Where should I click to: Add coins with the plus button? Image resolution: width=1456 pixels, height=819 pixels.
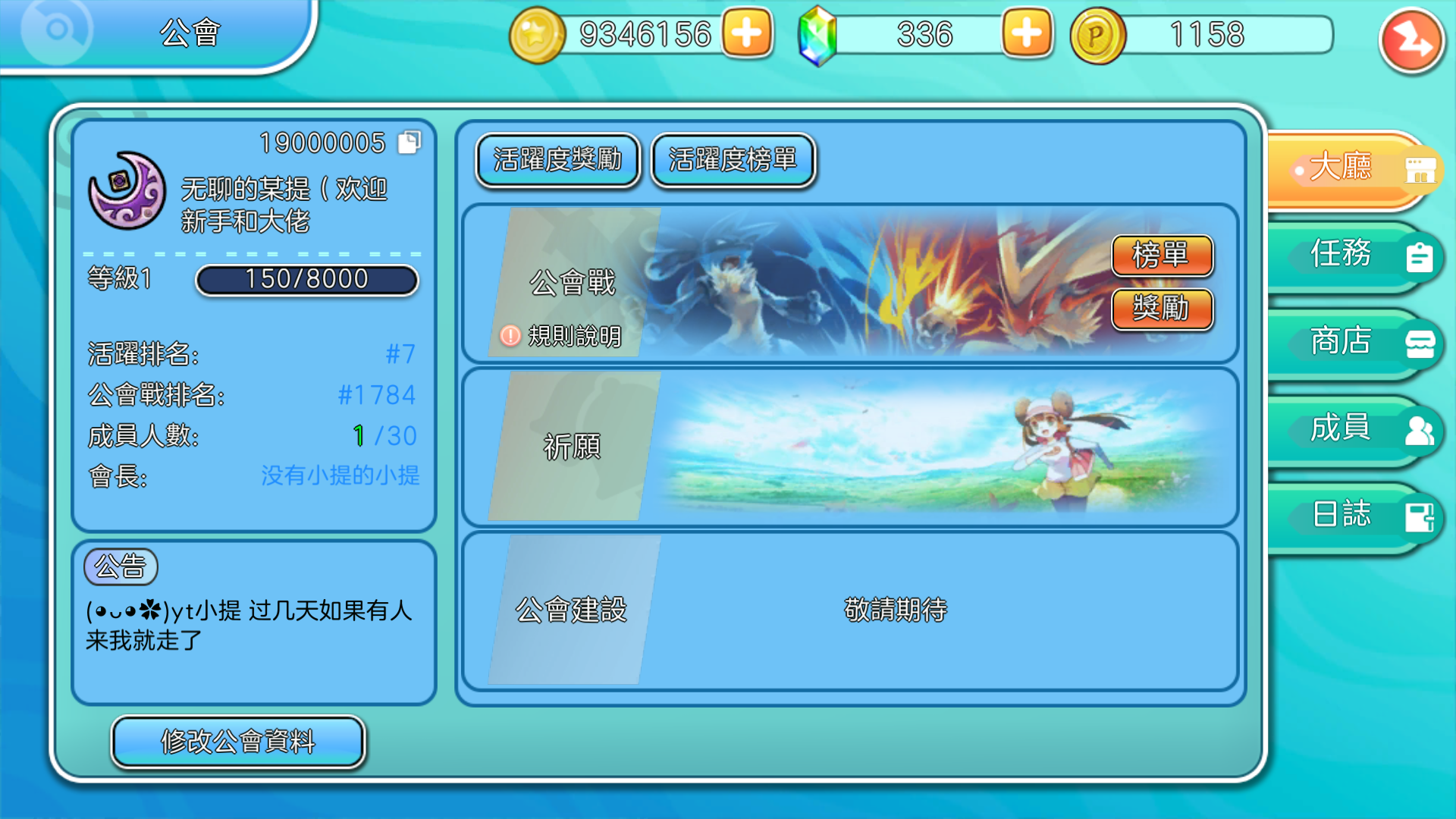(x=747, y=33)
